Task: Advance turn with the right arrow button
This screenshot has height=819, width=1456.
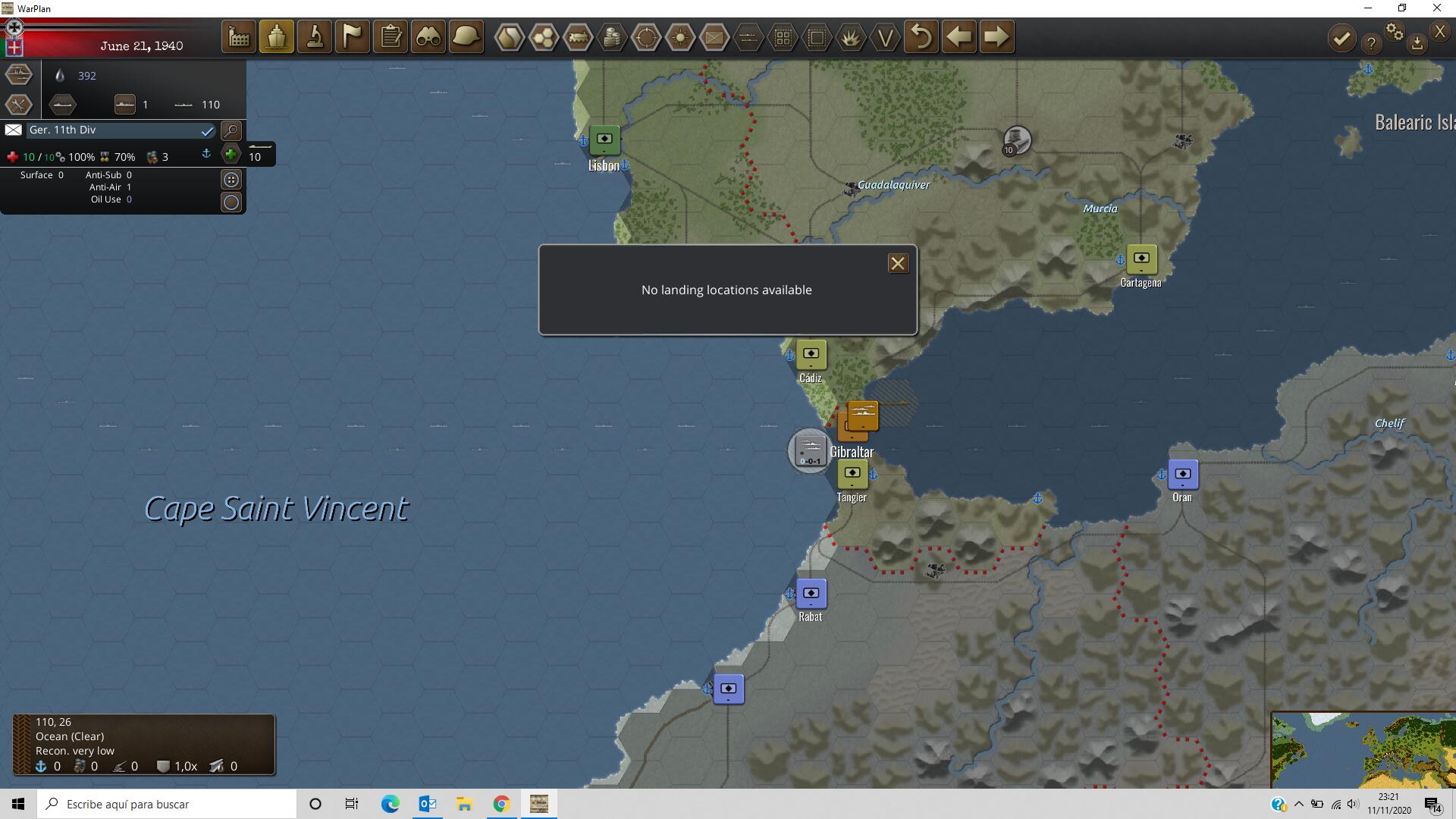Action: 996,36
